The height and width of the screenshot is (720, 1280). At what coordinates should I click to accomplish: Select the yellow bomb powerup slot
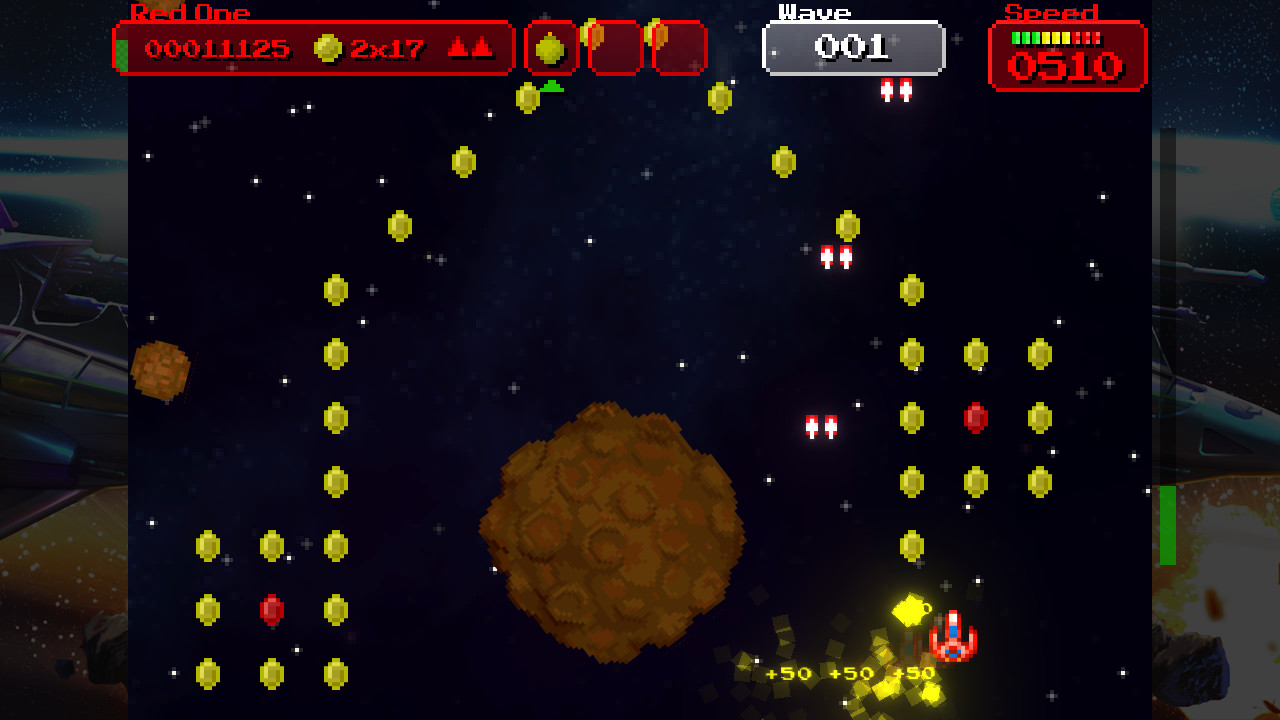click(x=551, y=48)
